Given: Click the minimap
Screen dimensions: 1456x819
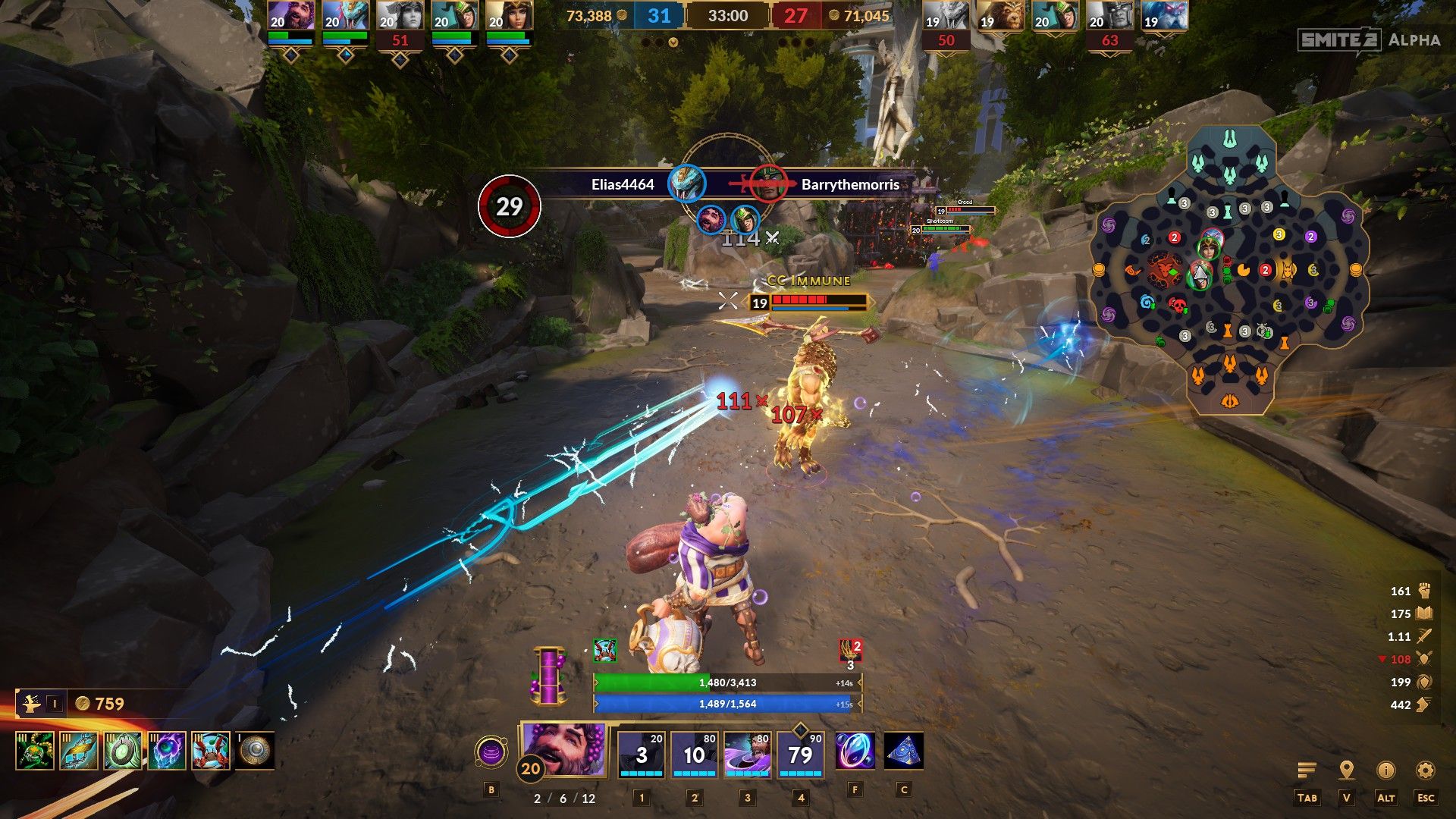Looking at the screenshot, I should pyautogui.click(x=1229, y=271).
